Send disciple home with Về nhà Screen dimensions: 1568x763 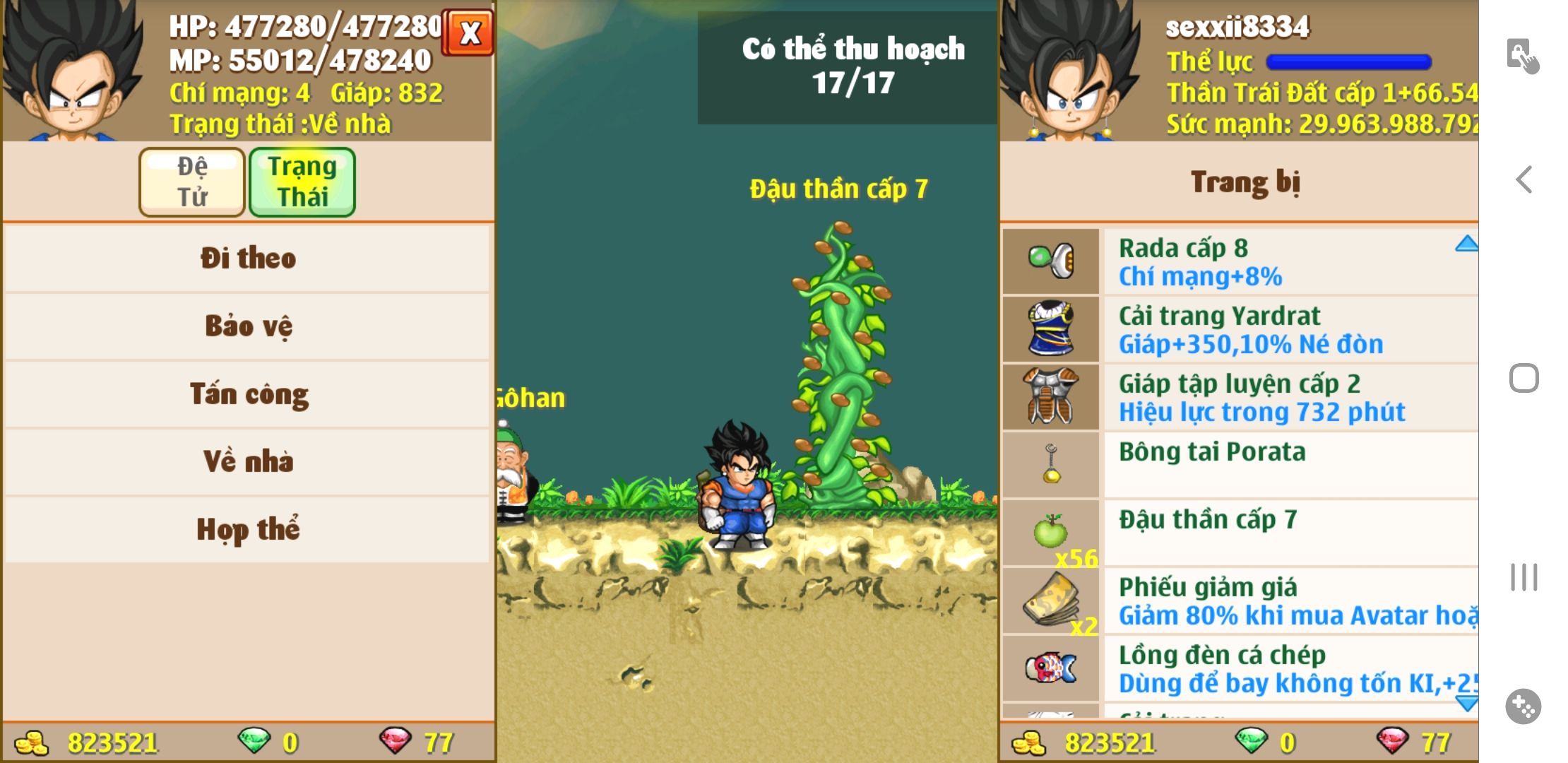coord(247,462)
